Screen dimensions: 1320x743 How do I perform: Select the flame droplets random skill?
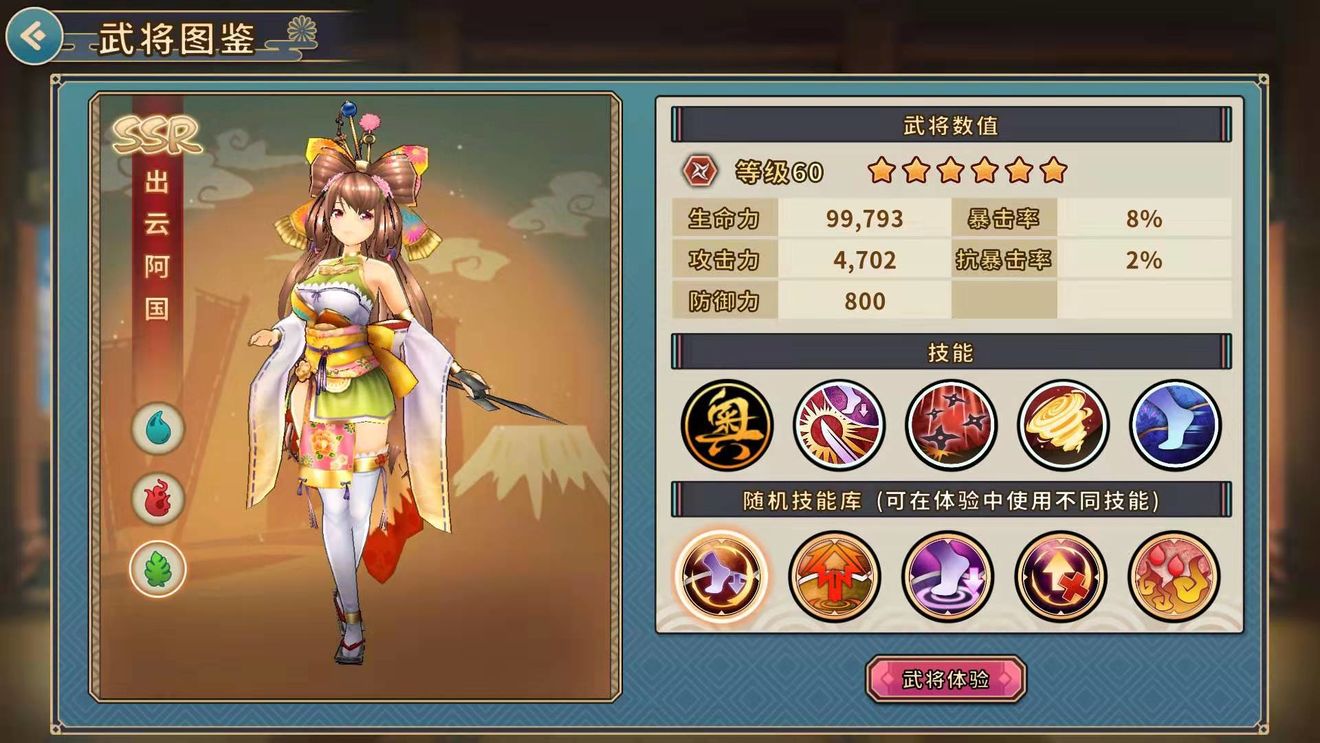1173,577
